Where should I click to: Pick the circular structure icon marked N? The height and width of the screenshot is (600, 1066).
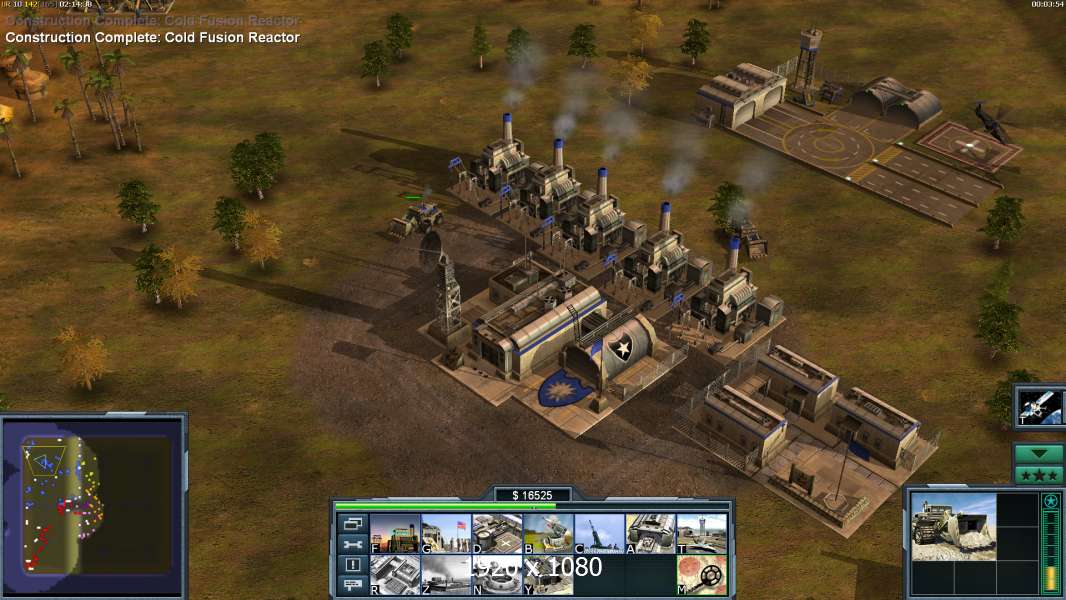click(497, 575)
